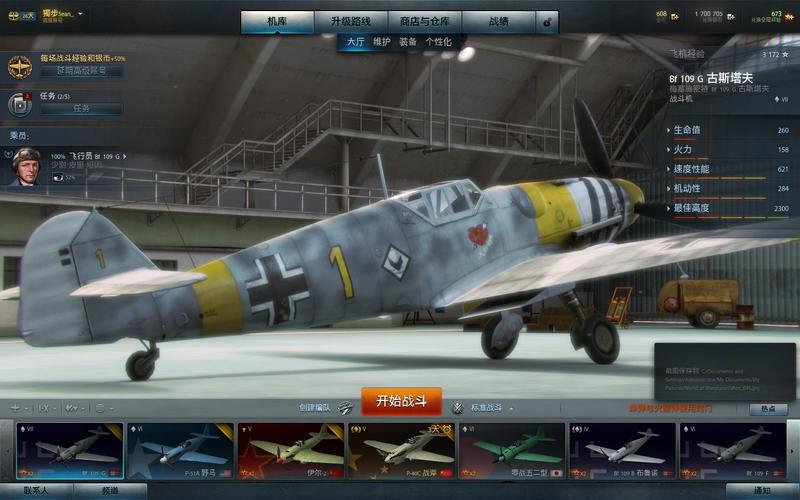Open the 通知 notifications button
This screenshot has height=500, width=800.
click(x=762, y=491)
